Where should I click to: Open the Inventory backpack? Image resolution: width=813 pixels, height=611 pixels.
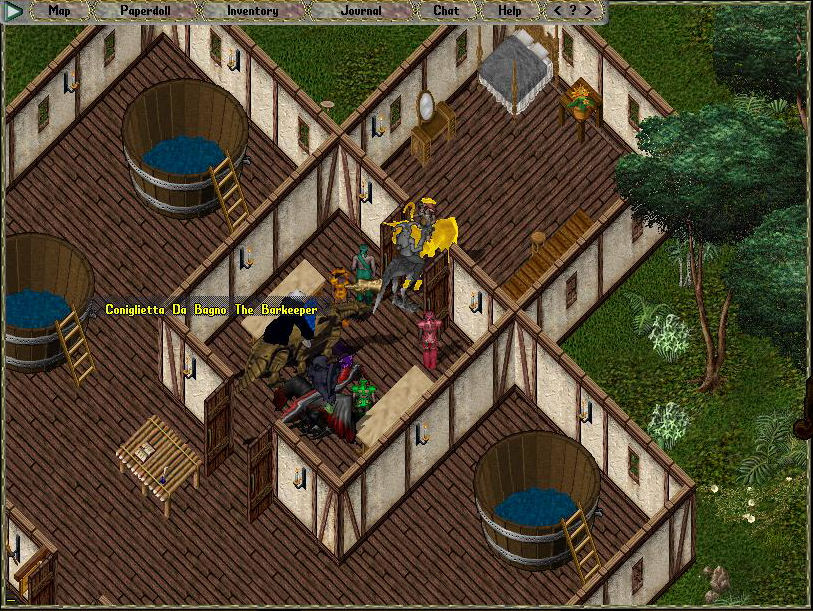coord(252,11)
